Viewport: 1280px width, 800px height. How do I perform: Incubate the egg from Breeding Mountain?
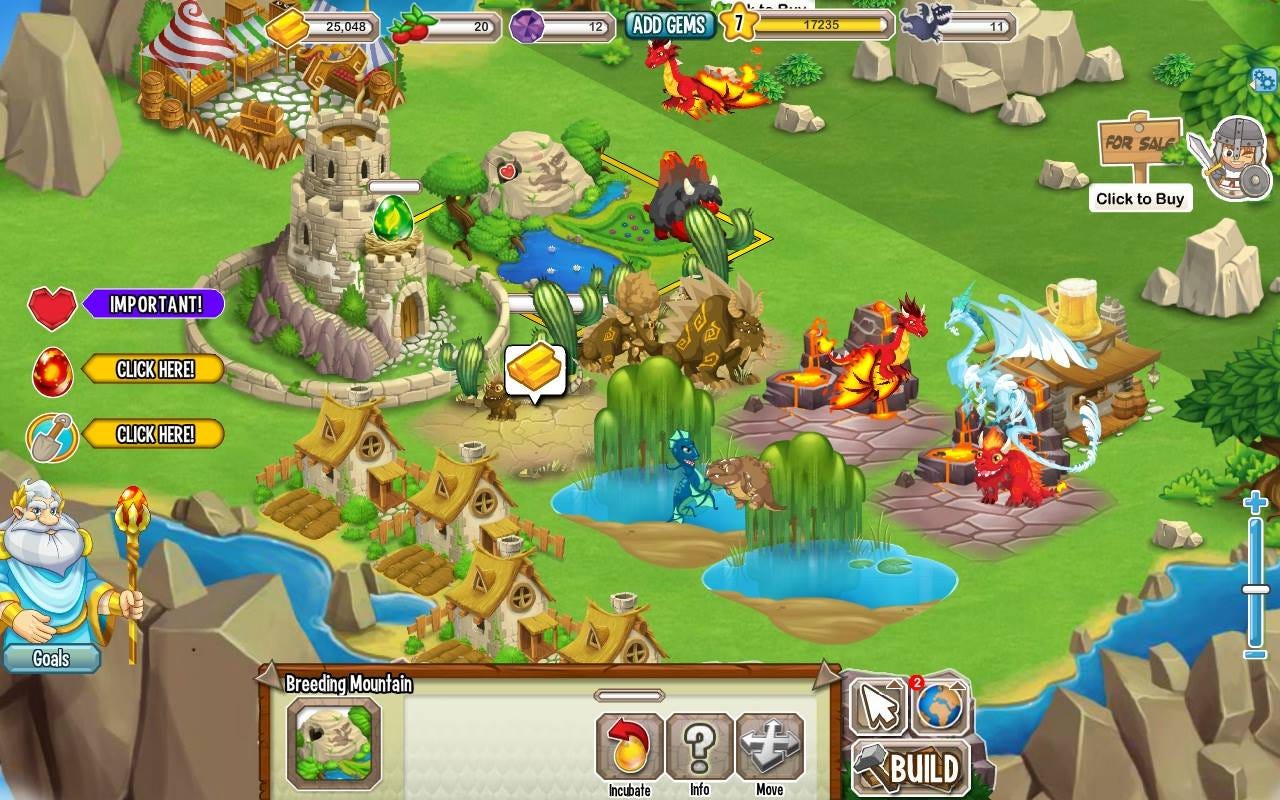click(x=629, y=748)
